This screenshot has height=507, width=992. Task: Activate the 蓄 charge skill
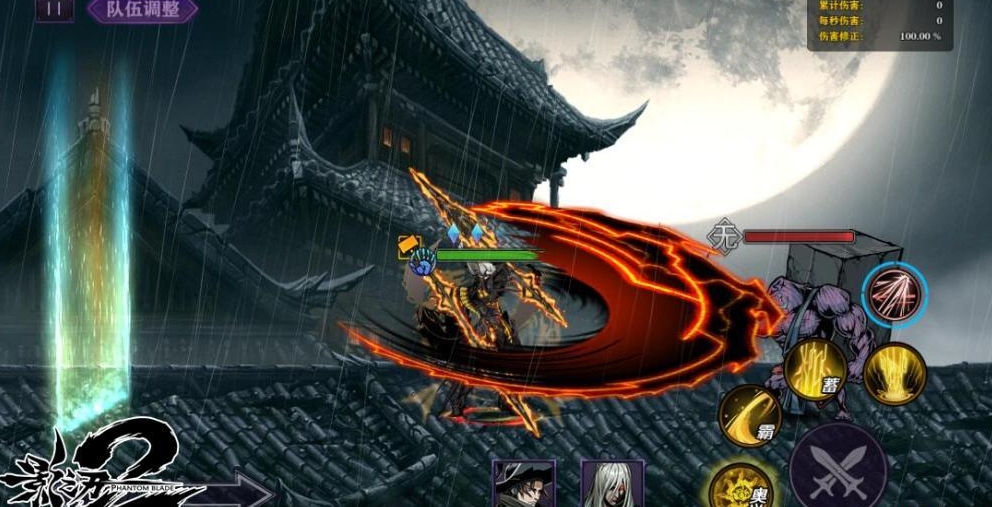(815, 369)
